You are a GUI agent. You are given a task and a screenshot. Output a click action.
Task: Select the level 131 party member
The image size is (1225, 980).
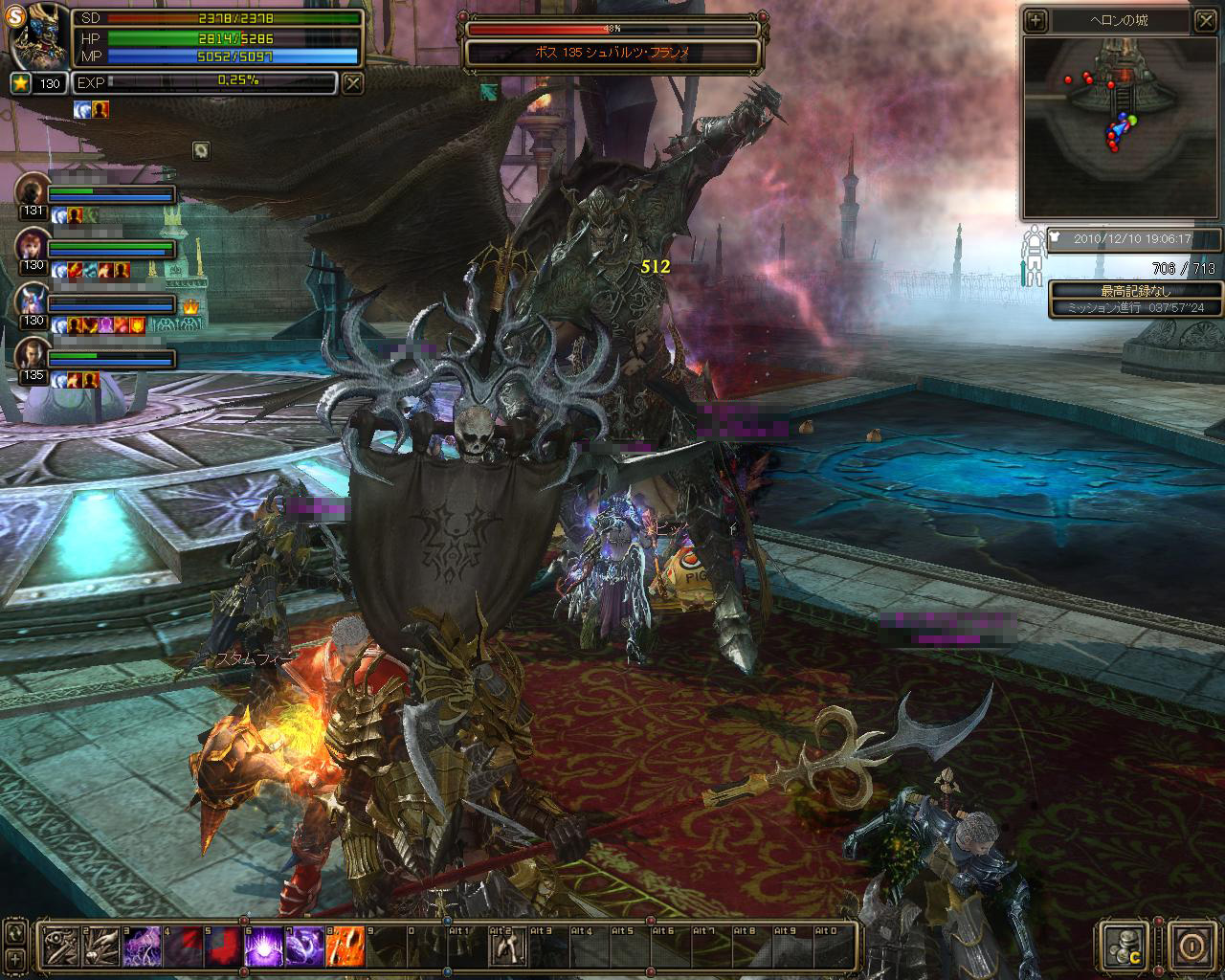tap(33, 189)
